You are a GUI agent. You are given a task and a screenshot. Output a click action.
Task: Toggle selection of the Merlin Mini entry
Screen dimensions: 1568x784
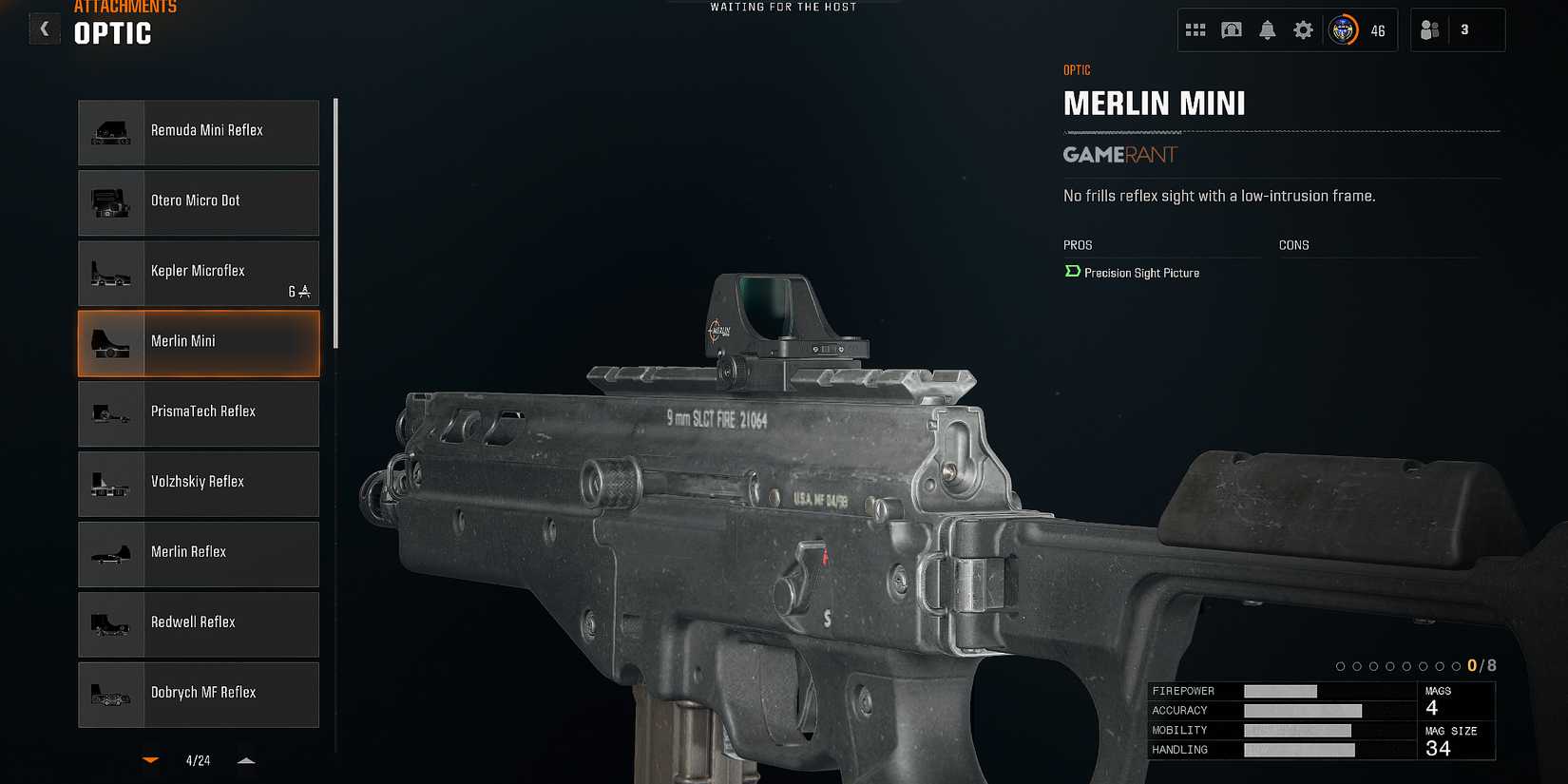click(x=198, y=342)
